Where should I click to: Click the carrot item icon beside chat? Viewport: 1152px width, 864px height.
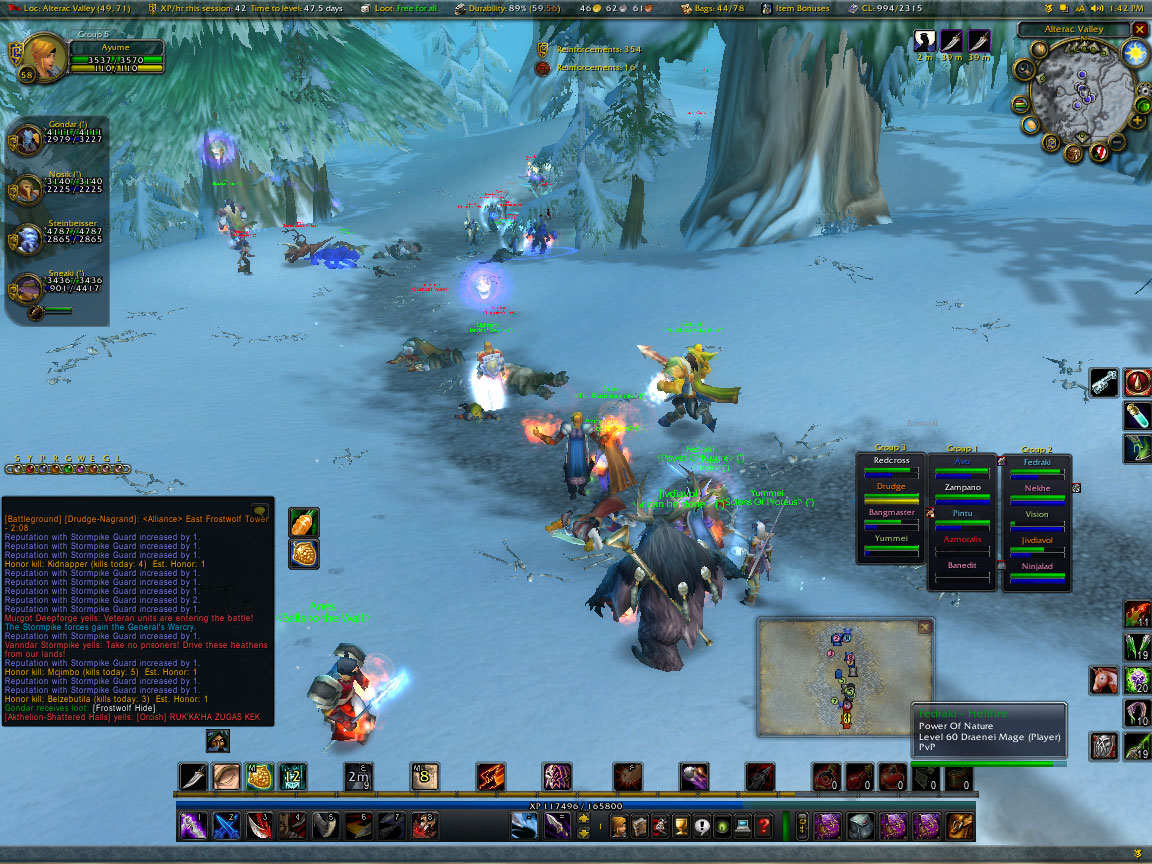point(304,522)
